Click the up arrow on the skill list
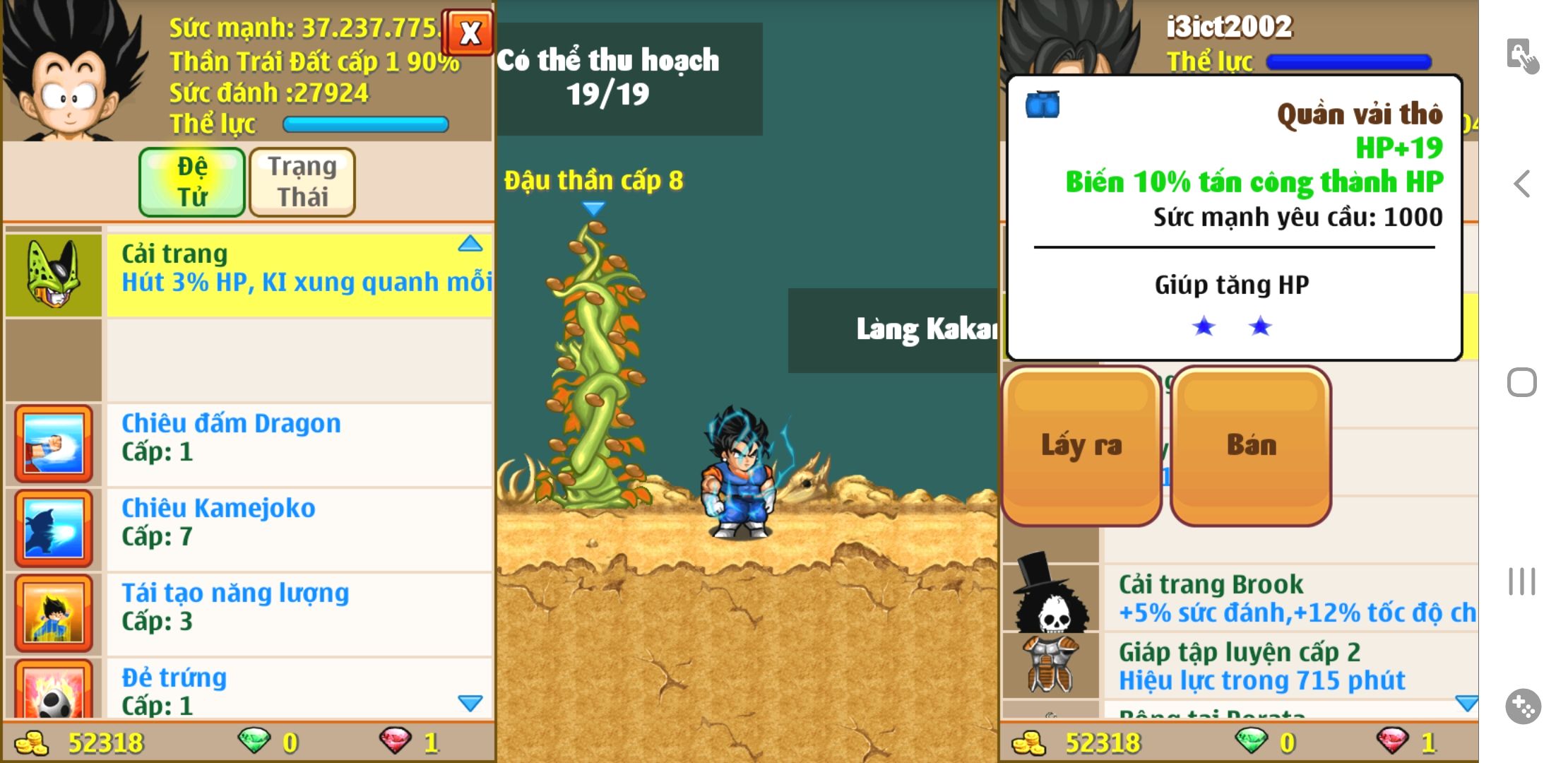 (470, 244)
